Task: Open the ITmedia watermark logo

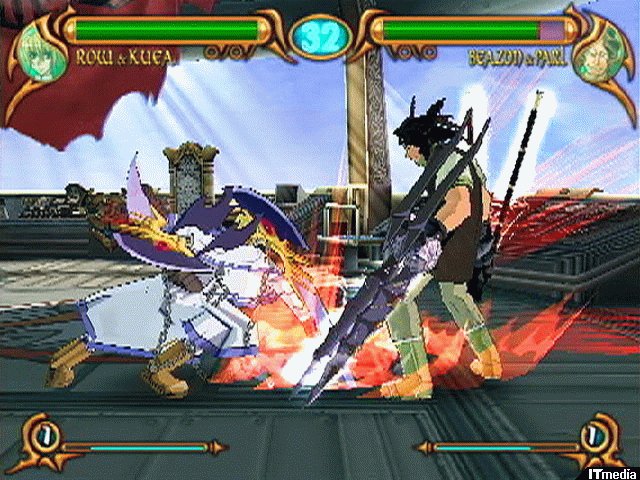Action: click(x=607, y=469)
